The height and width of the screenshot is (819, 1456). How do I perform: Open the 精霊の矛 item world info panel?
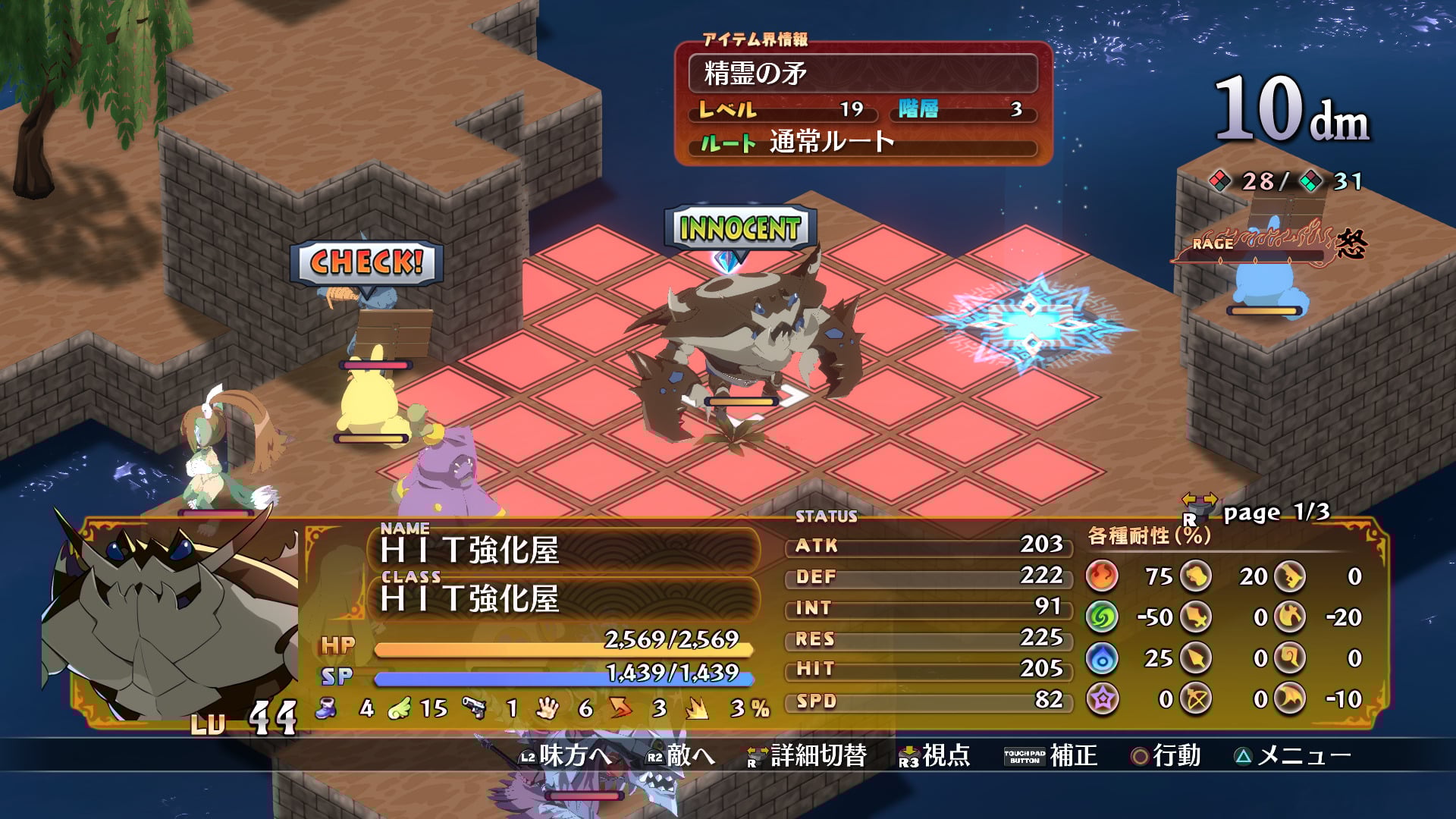862,74
